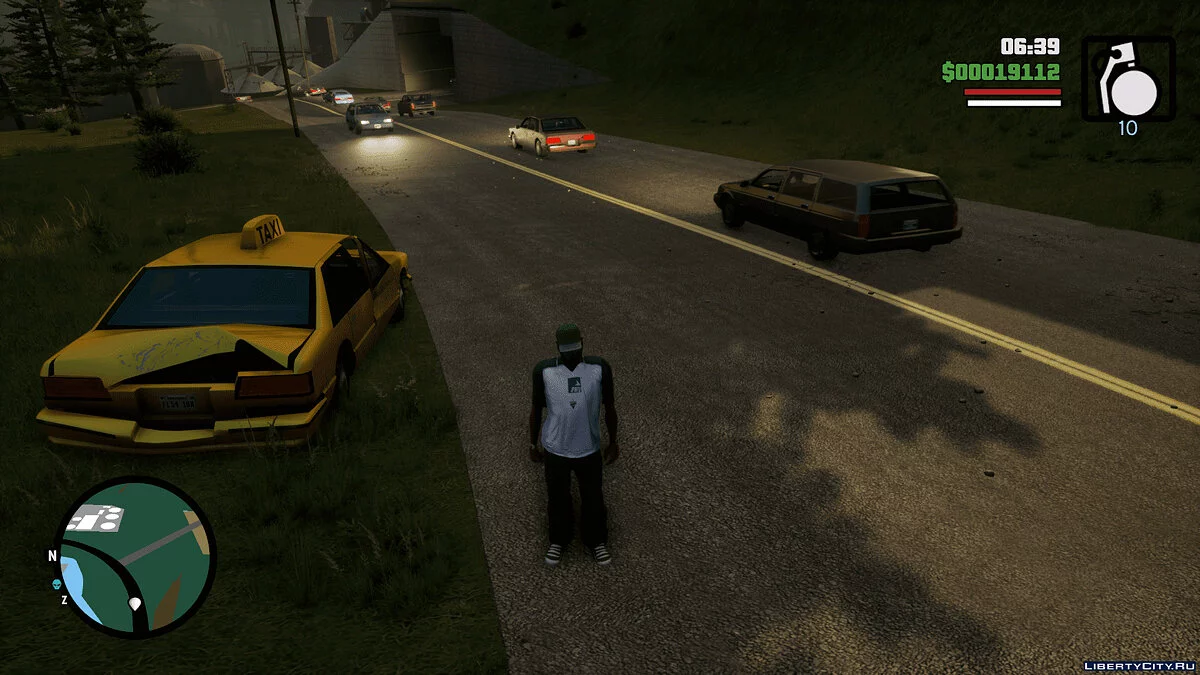Viewport: 1200px width, 675px height.
Task: Click the white waypoint marker on the minimap
Action: (x=135, y=604)
